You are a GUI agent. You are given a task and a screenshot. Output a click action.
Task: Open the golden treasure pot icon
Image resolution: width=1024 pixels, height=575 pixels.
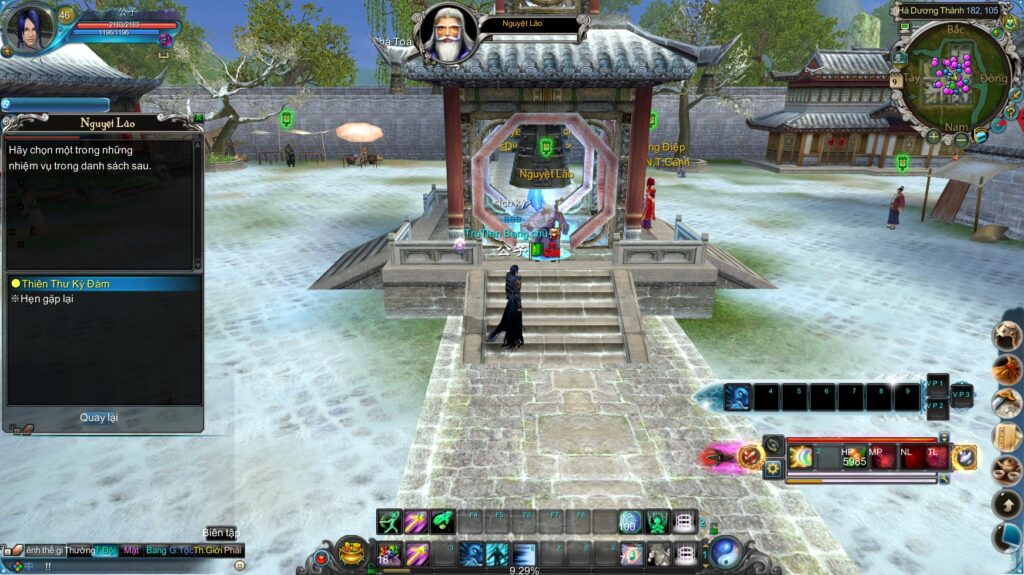(350, 551)
